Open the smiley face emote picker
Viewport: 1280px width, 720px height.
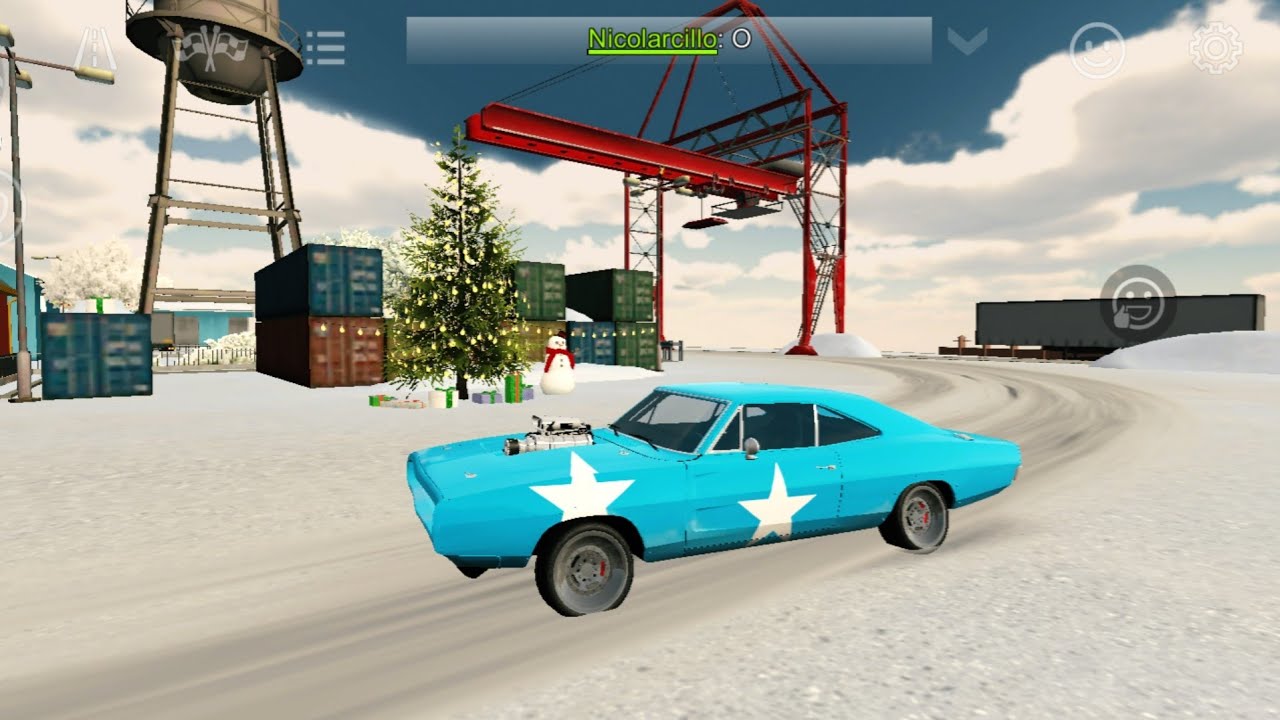pos(1097,50)
